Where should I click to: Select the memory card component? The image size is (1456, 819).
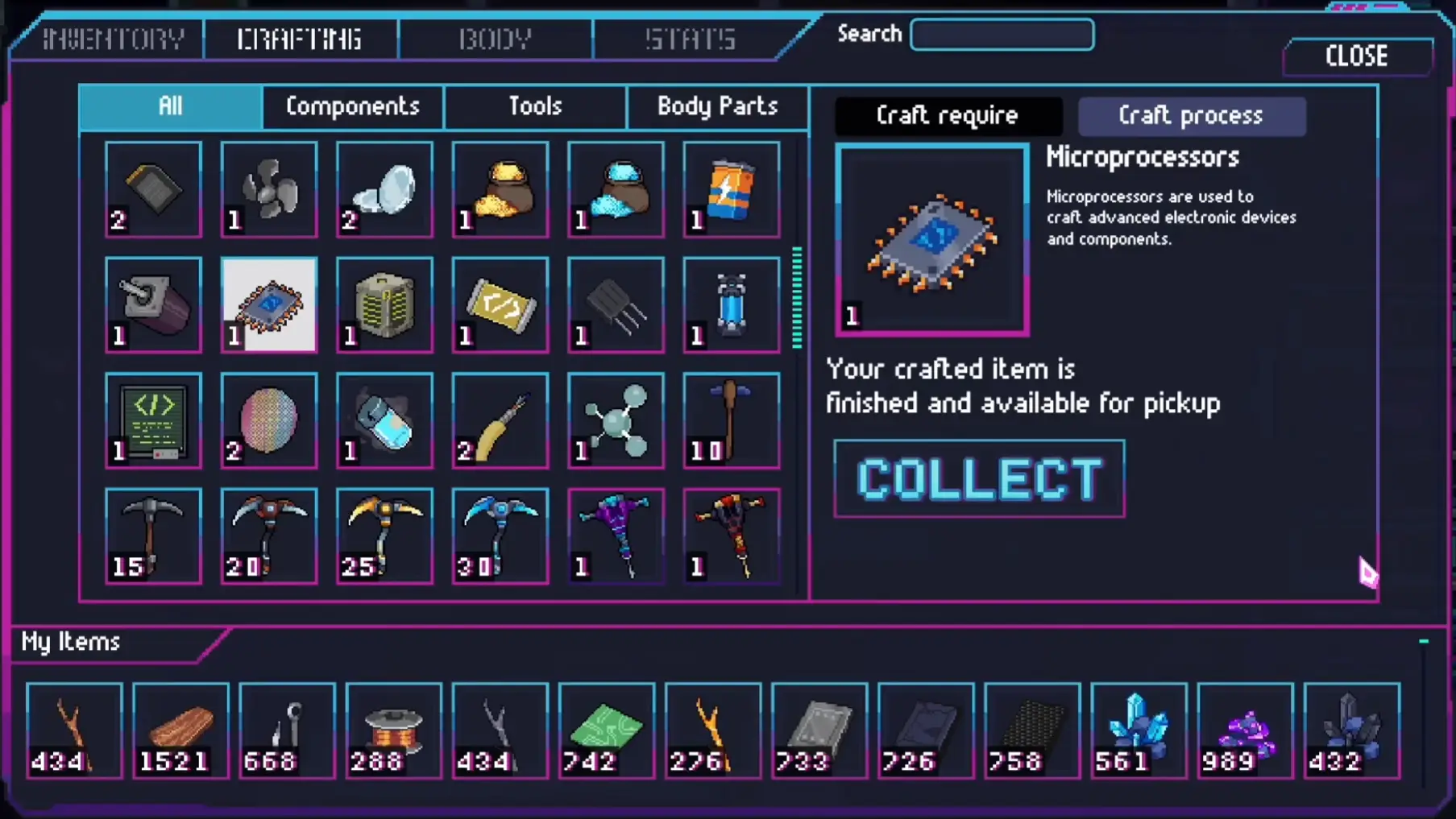coord(153,190)
